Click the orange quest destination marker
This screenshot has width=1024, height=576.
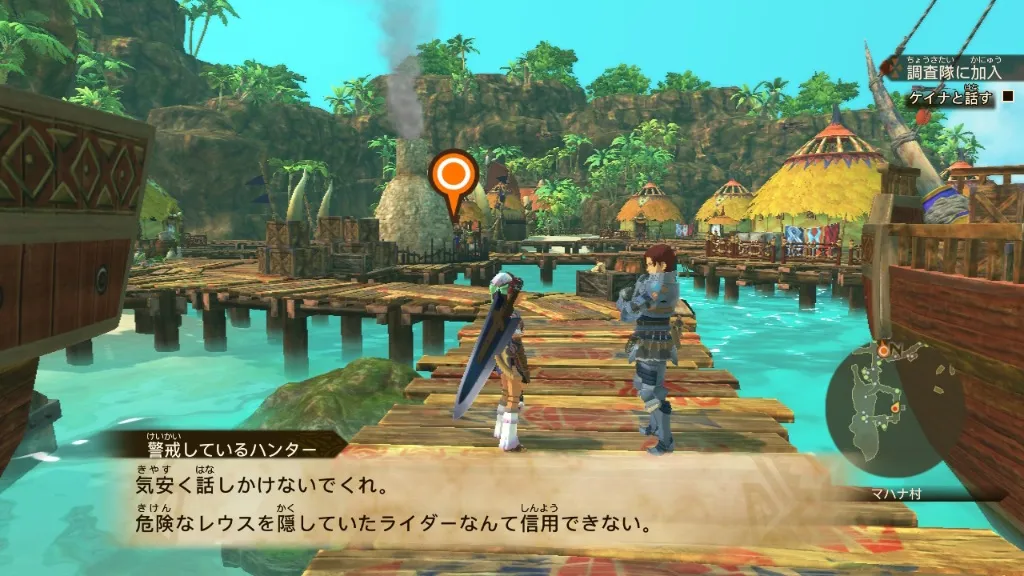453,178
